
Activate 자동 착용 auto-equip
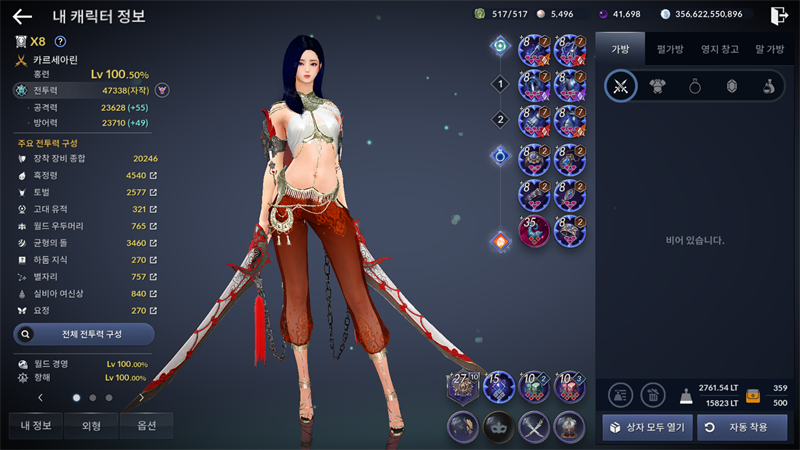click(x=741, y=427)
